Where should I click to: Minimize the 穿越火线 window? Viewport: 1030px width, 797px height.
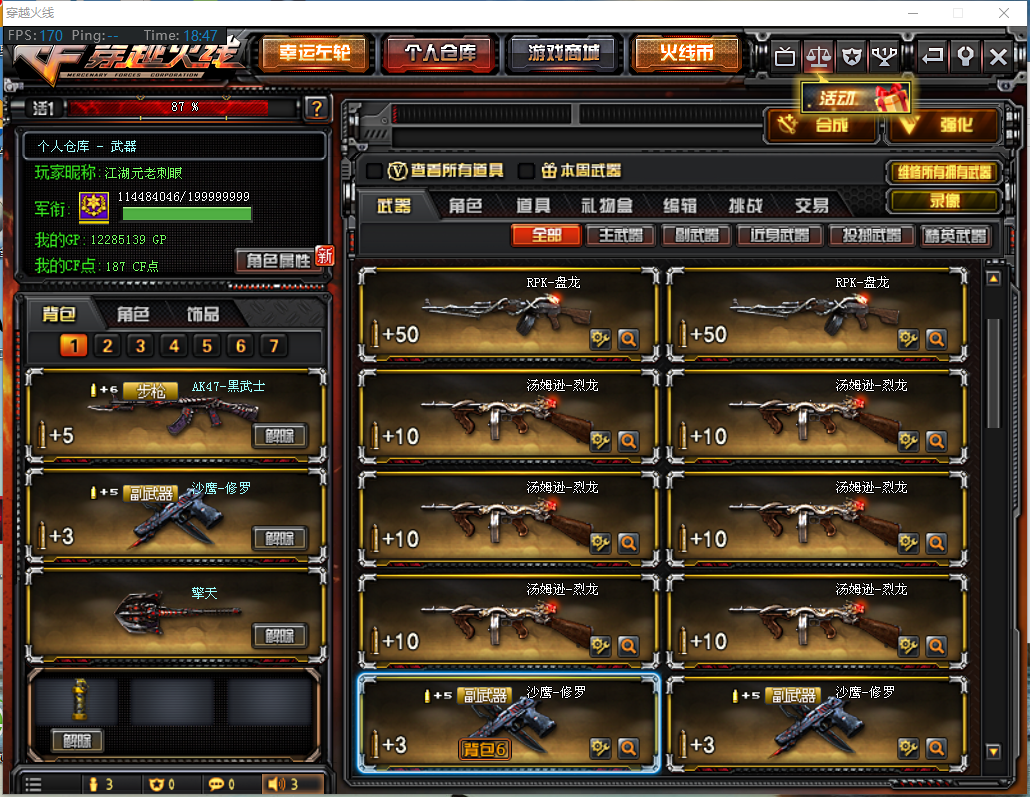coord(913,13)
